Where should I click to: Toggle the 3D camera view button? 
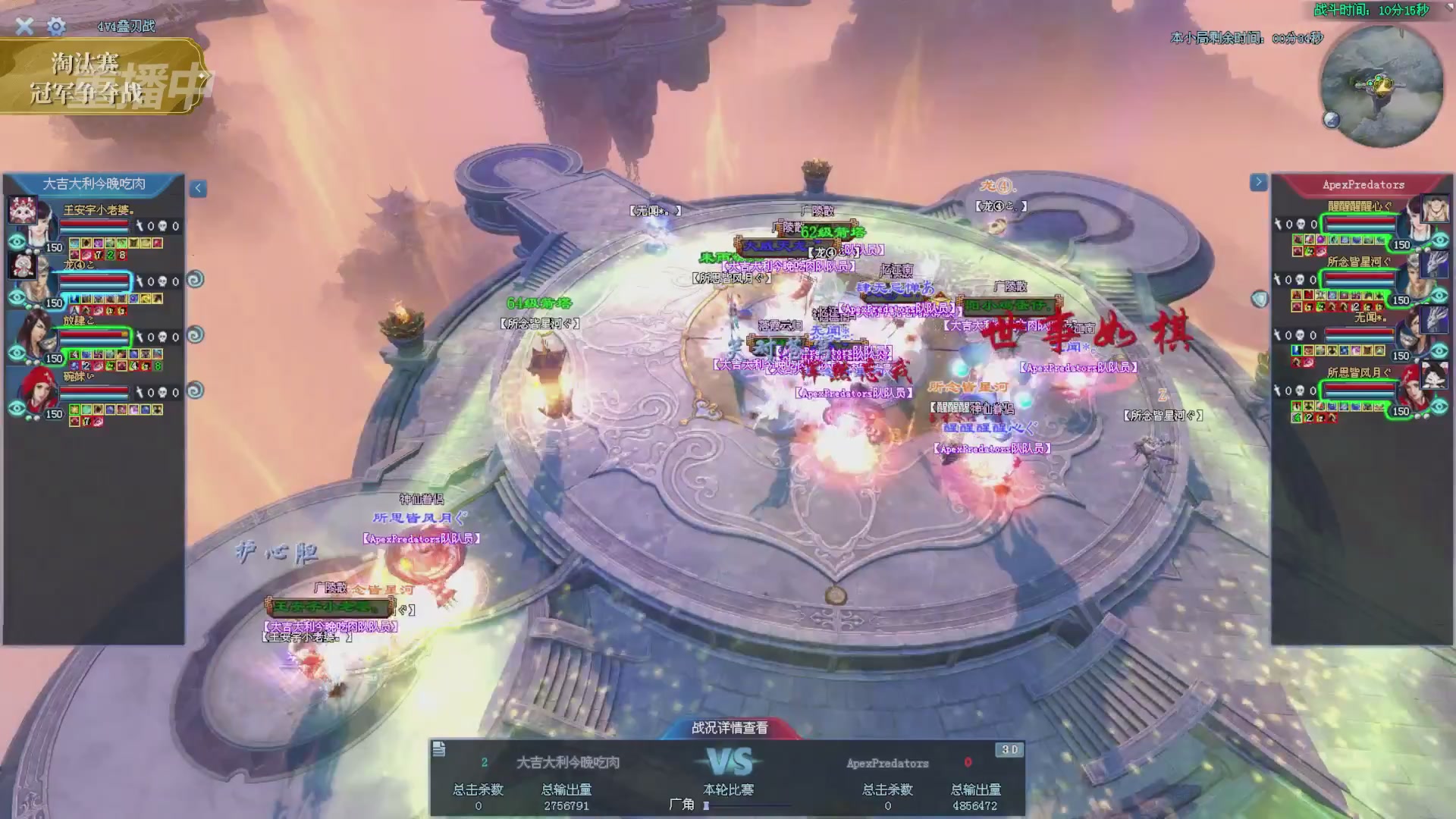tap(1009, 749)
